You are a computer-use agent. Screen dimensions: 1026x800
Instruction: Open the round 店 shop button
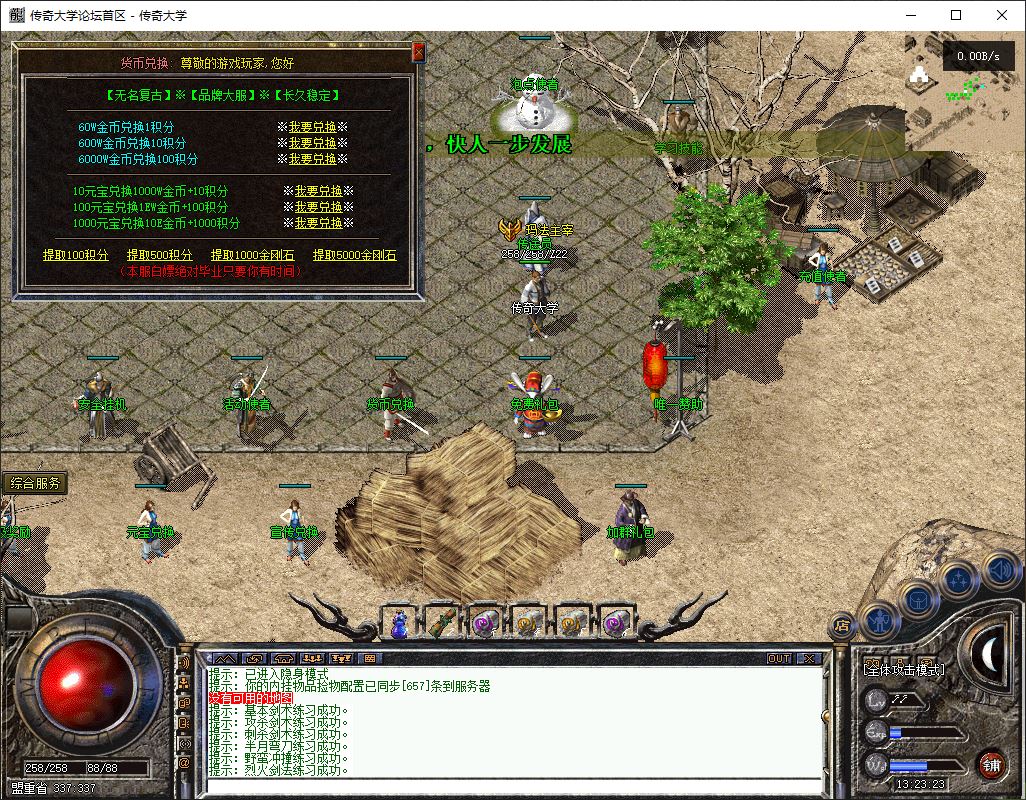coord(841,622)
